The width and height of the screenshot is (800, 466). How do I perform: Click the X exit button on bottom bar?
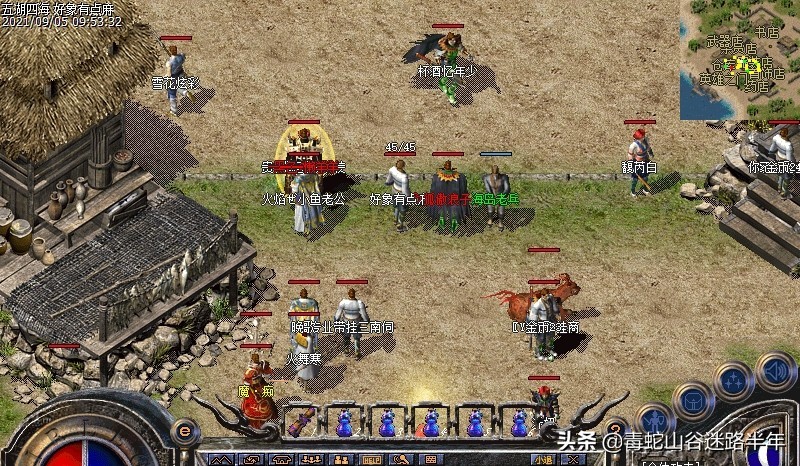(x=572, y=460)
